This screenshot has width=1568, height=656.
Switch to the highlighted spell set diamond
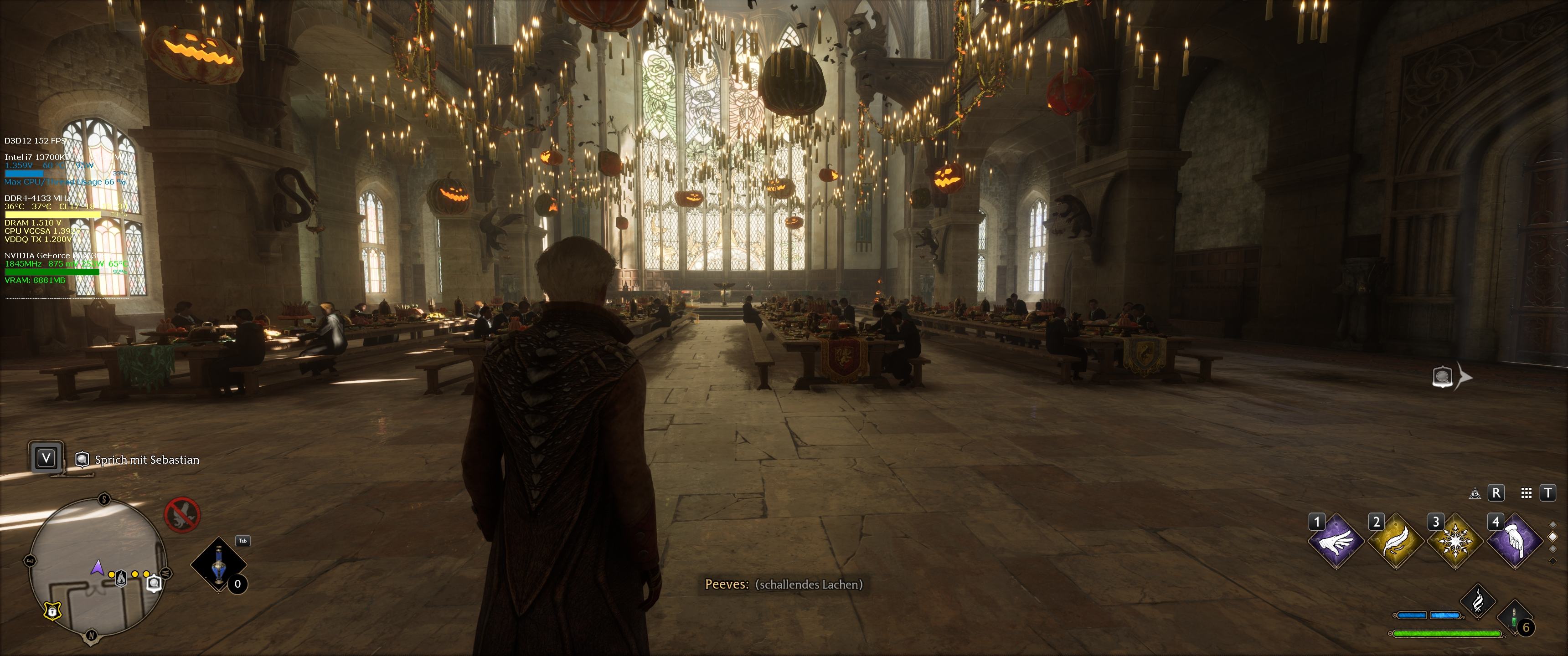click(1553, 537)
